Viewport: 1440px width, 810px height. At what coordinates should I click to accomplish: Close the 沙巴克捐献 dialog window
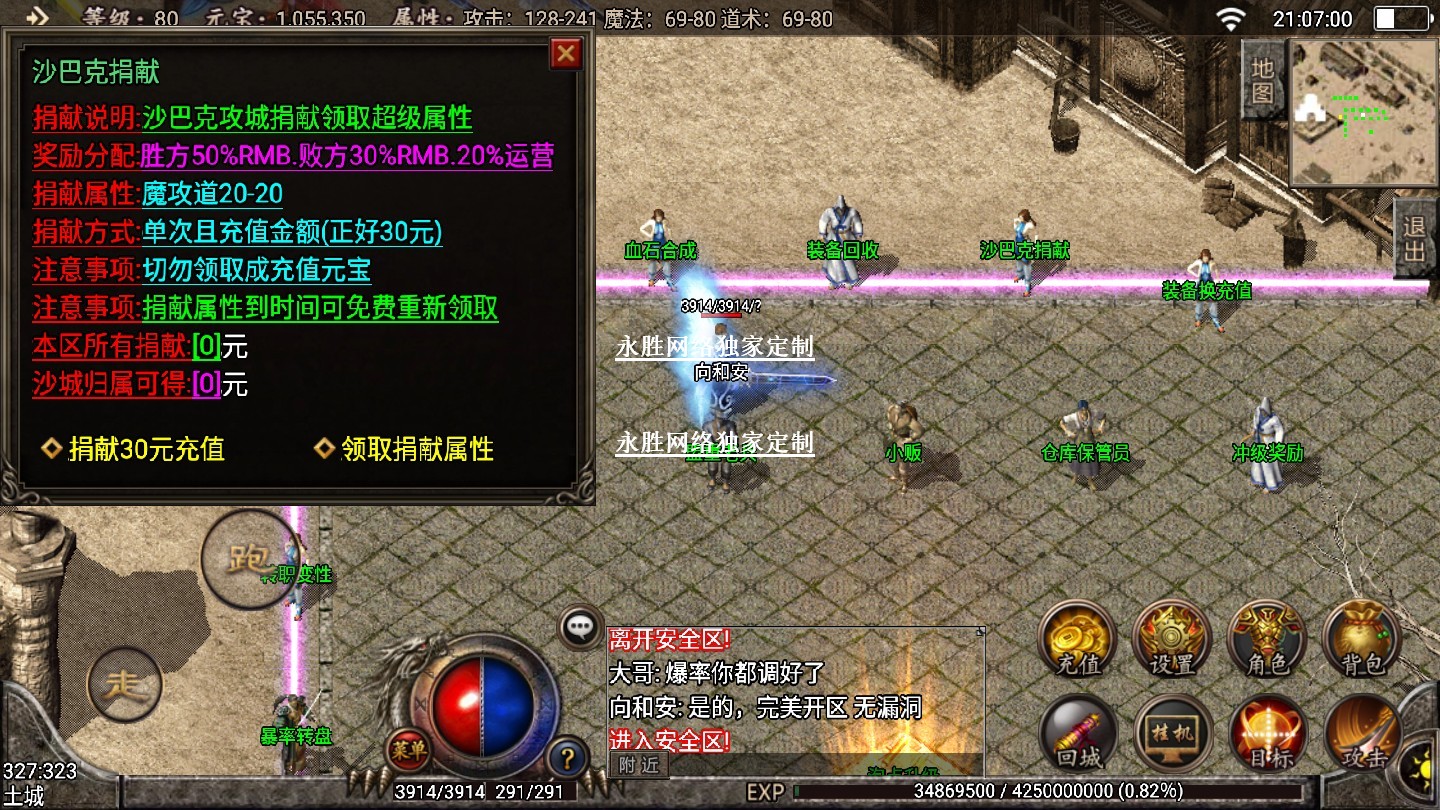(x=566, y=53)
